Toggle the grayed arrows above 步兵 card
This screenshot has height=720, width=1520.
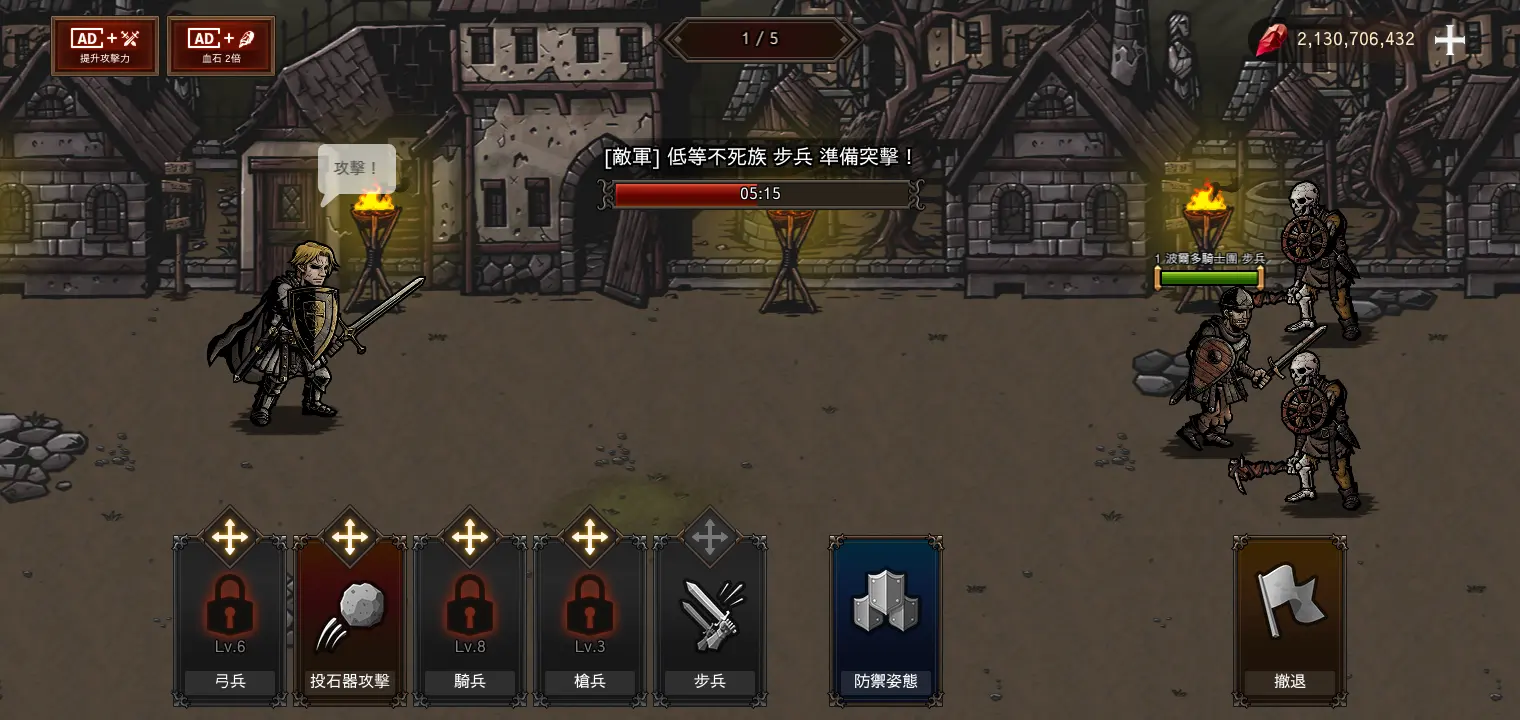[x=709, y=537]
